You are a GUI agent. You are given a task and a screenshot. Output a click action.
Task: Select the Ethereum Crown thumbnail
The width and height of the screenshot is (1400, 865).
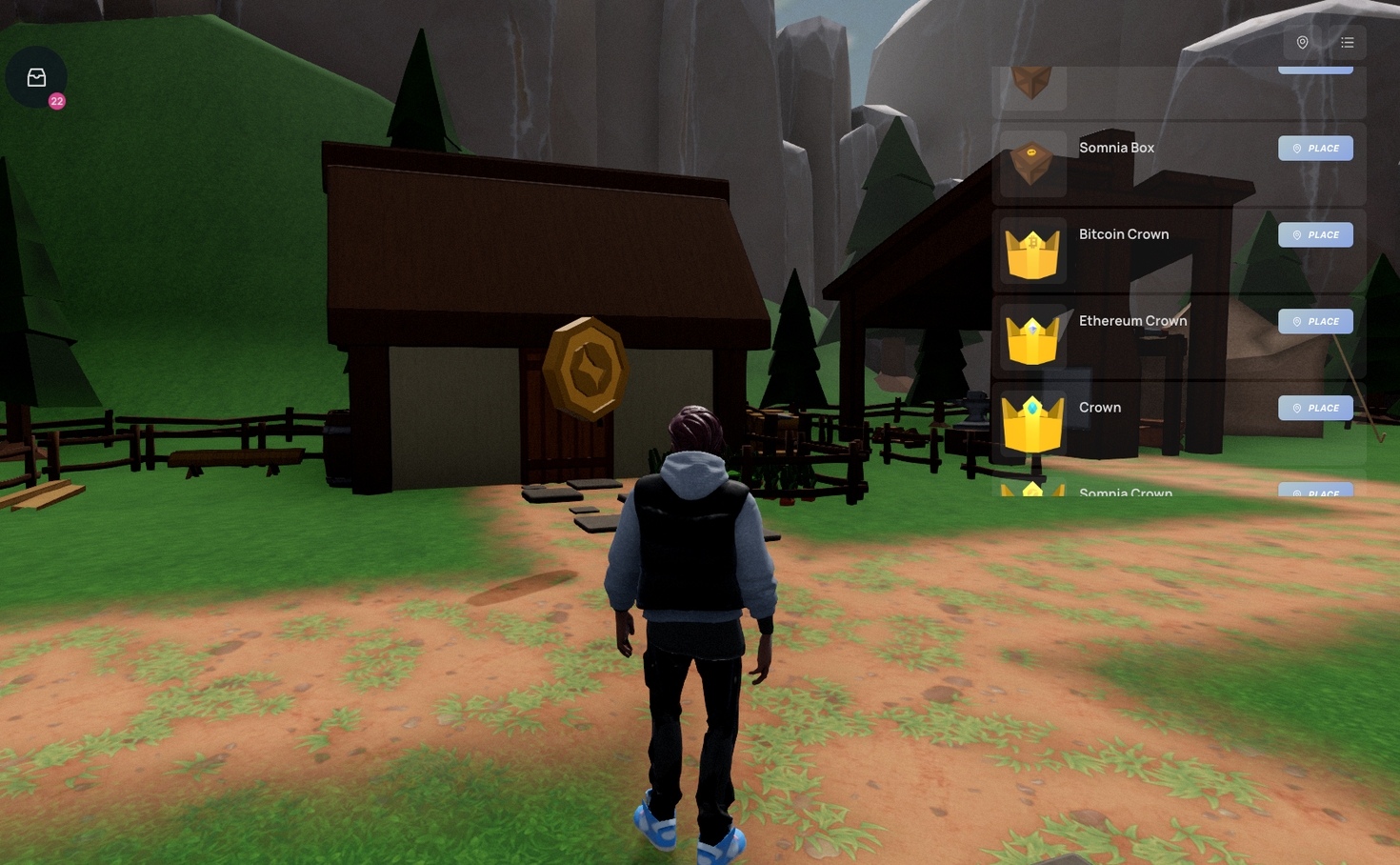pyautogui.click(x=1032, y=338)
